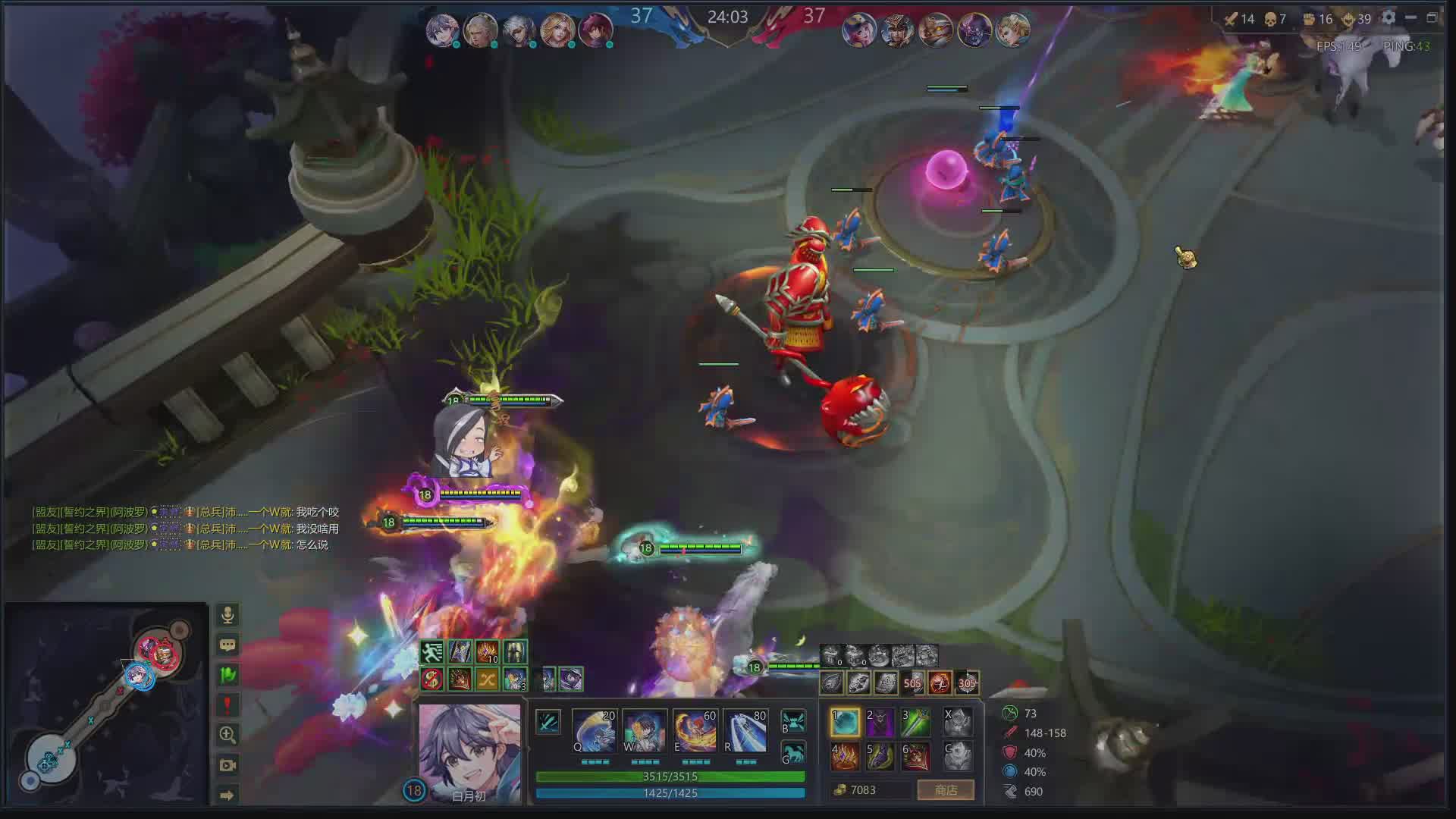Screen dimensions: 1456x819
Task: Cast the W skill icon
Action: point(644,731)
